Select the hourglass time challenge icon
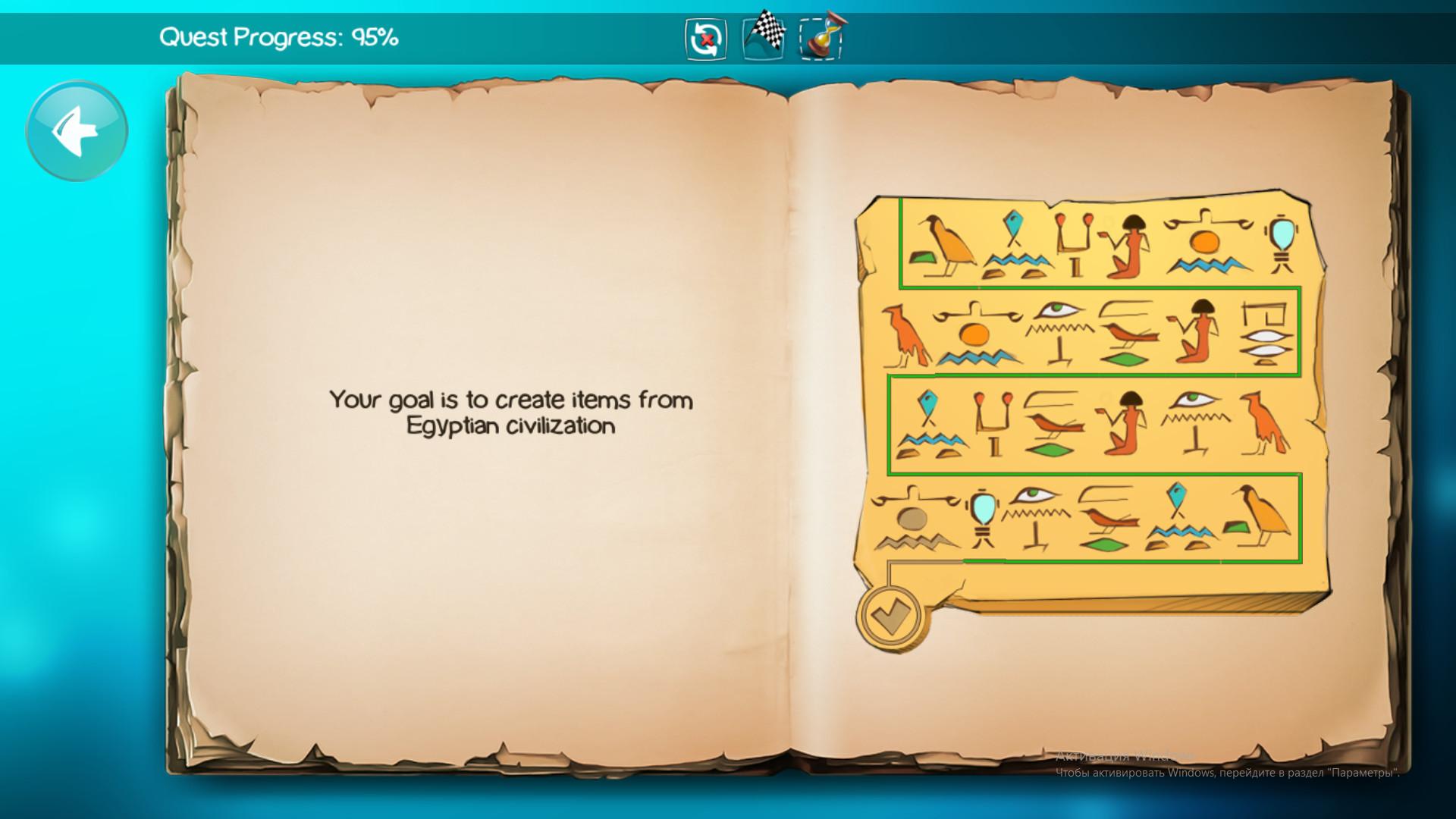Screen dimensions: 1456x819 824,38
